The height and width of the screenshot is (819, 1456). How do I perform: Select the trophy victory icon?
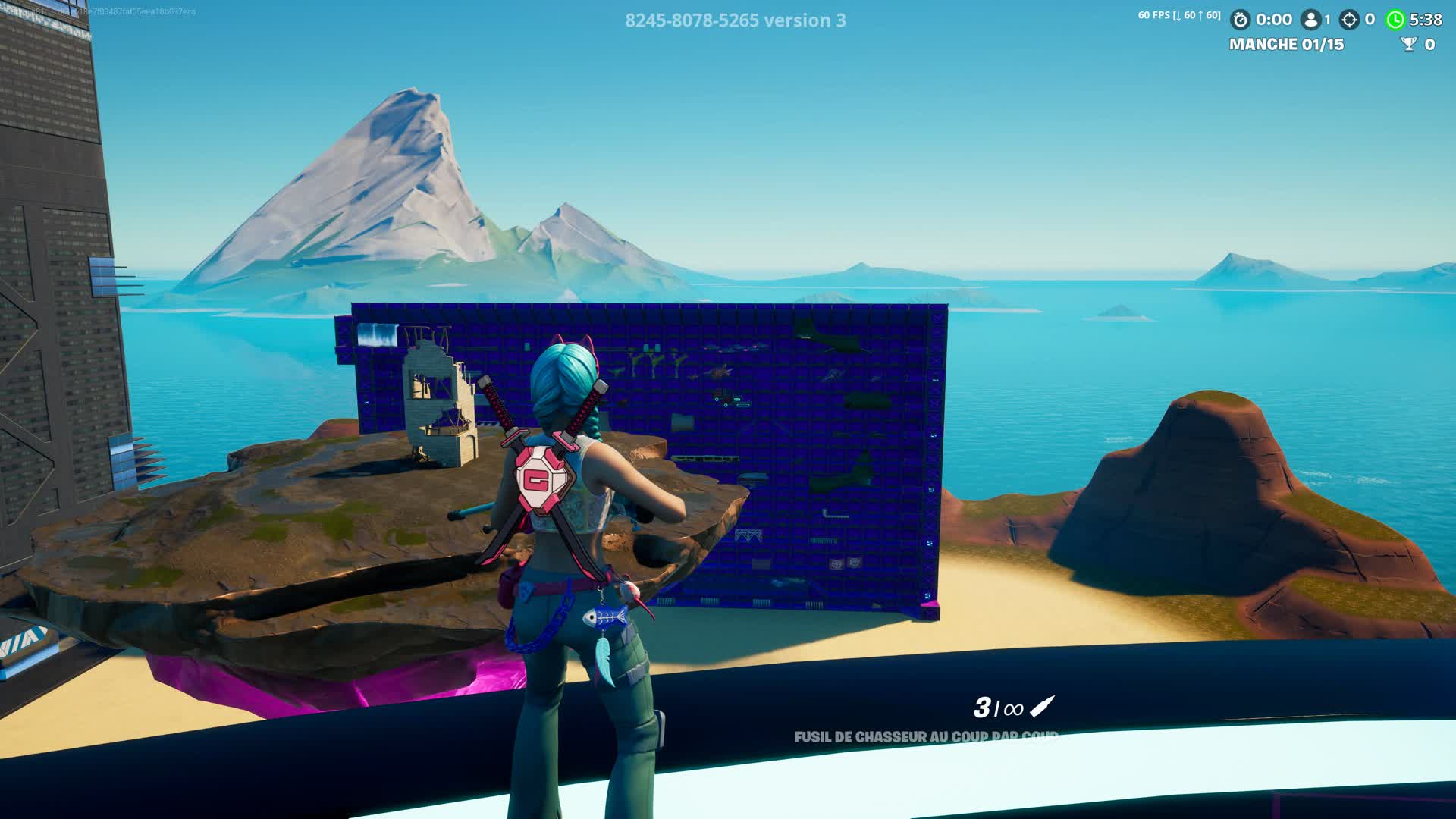[x=1409, y=44]
